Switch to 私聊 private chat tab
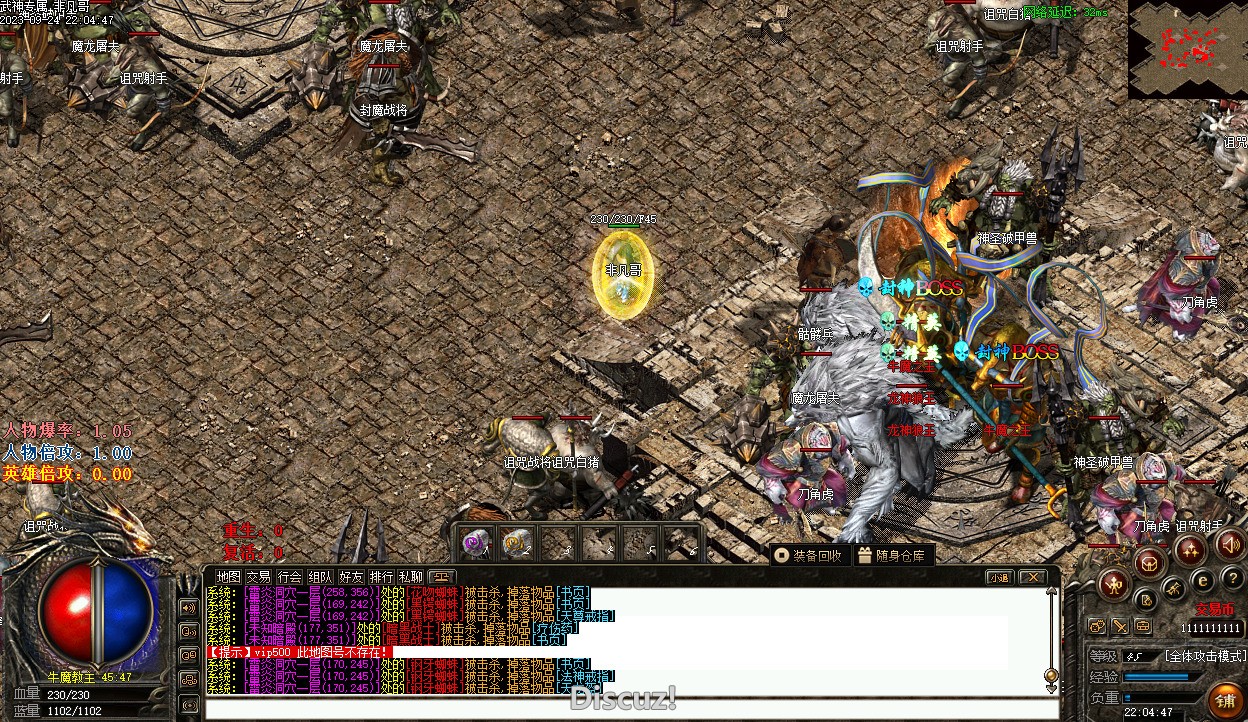The width and height of the screenshot is (1248, 722). tap(411, 577)
